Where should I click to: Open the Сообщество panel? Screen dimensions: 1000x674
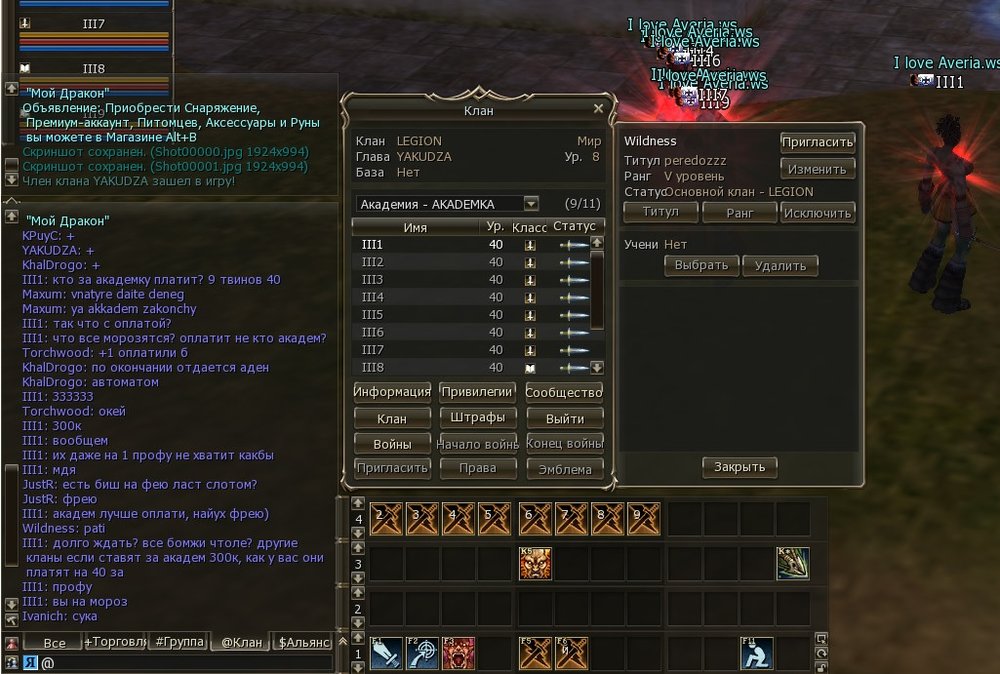(564, 392)
